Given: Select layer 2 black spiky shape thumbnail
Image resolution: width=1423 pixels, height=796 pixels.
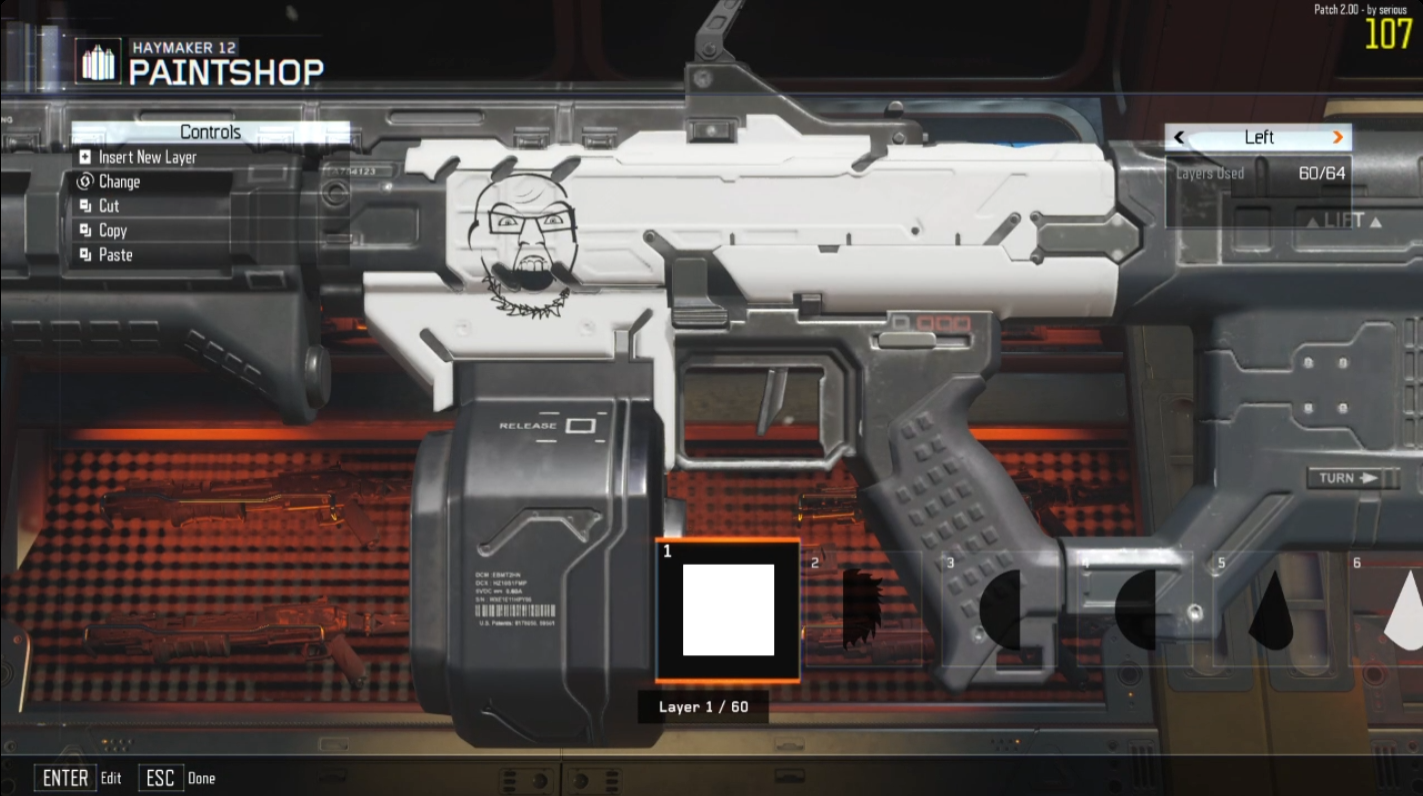Looking at the screenshot, I should (x=863, y=608).
